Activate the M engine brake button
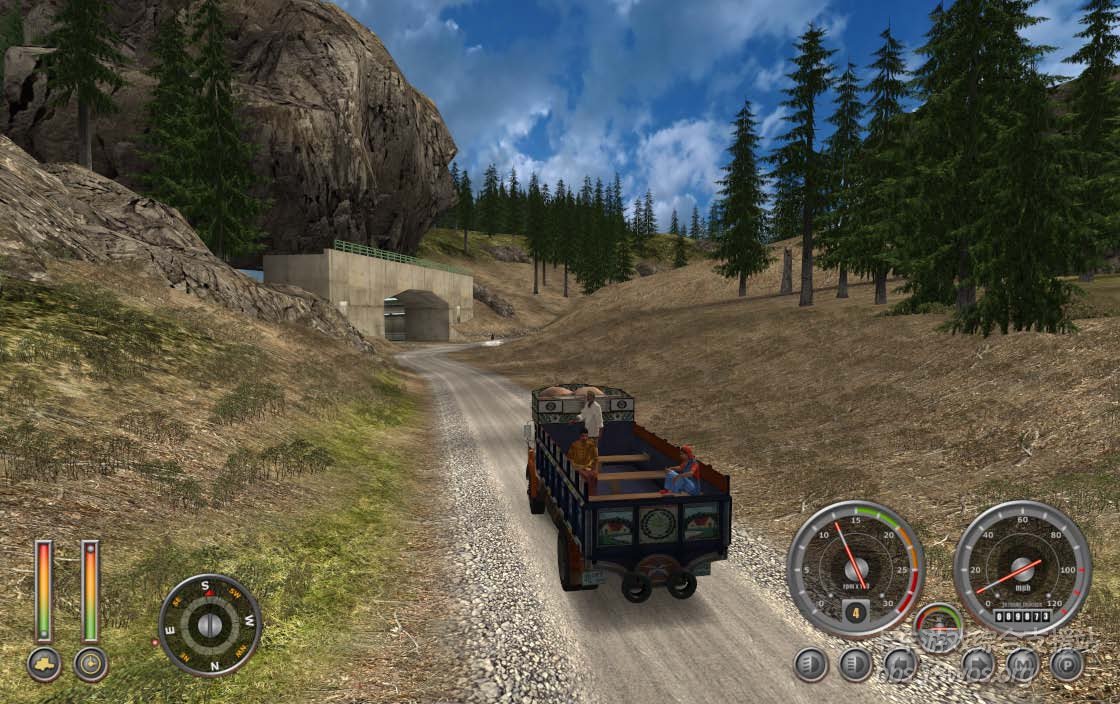1120x704 pixels. (x=1023, y=664)
